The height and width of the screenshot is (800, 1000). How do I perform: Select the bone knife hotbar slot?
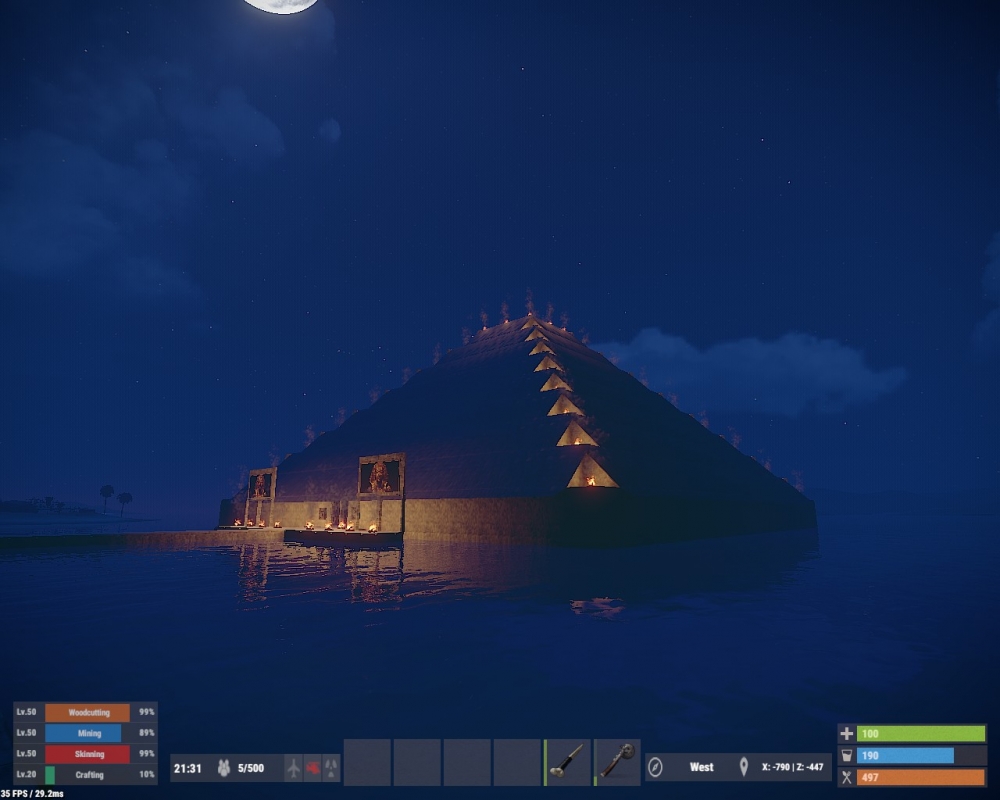[568, 762]
